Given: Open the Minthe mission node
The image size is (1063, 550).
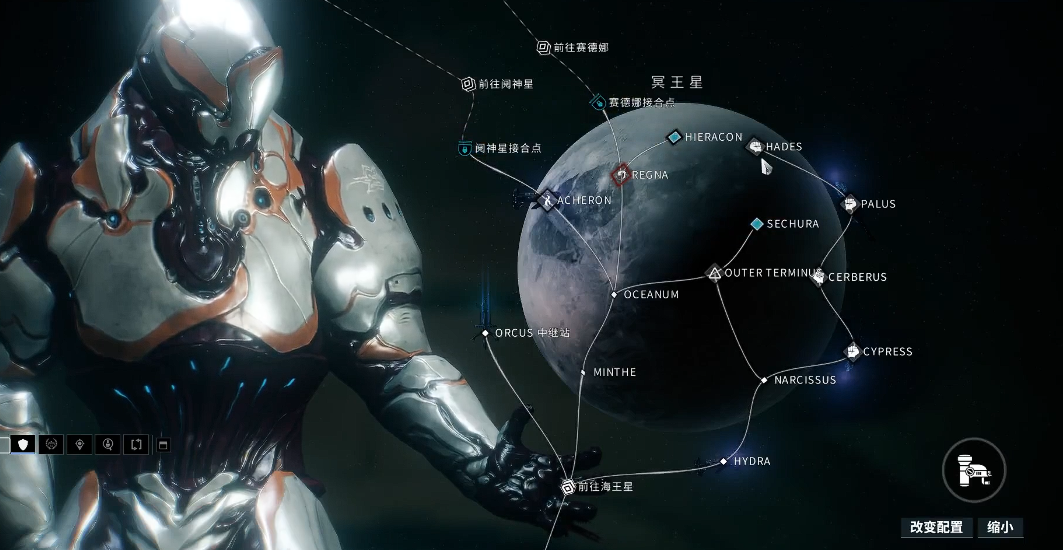Looking at the screenshot, I should [584, 372].
